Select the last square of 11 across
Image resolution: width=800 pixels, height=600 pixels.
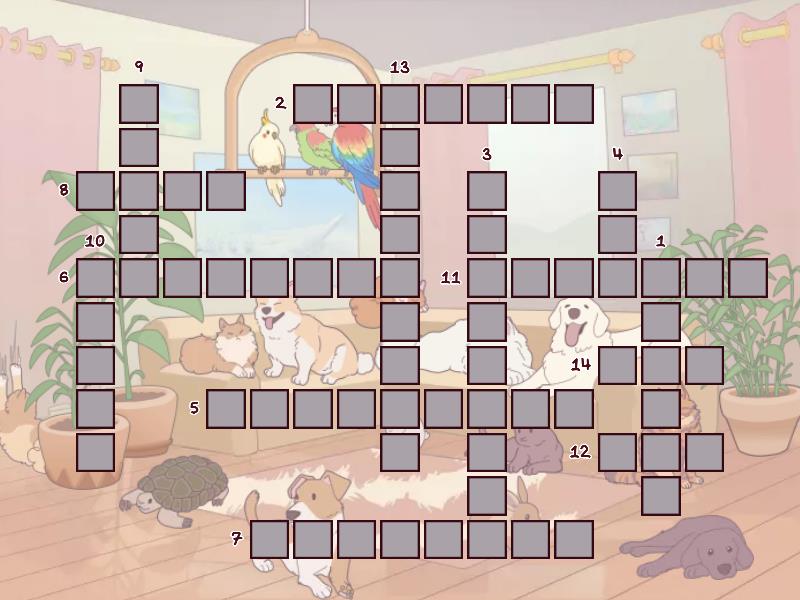point(748,278)
